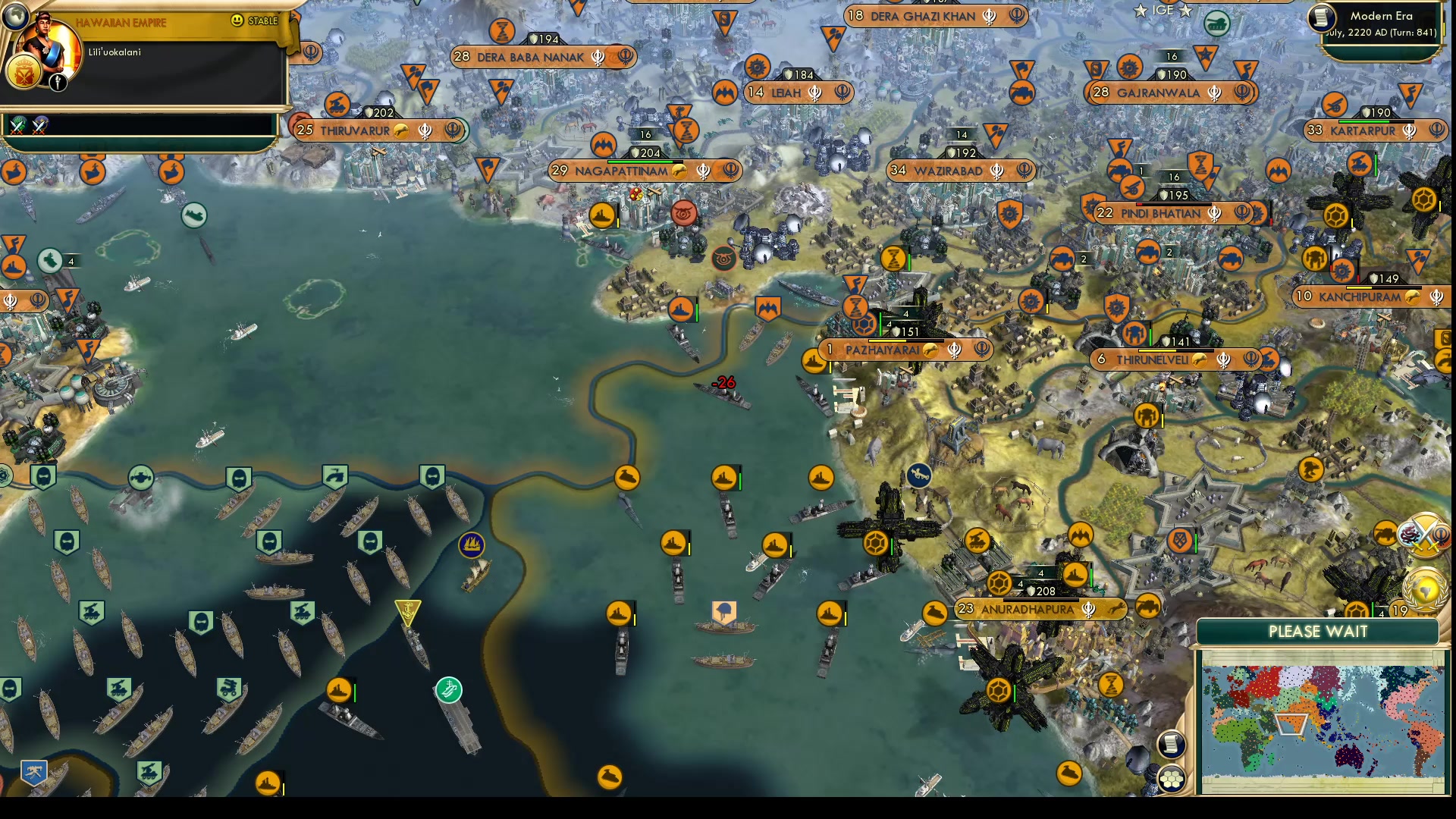This screenshot has width=1456, height=819.
Task: Toggle strategic view with the honeycomb hex icon
Action: 1172,779
